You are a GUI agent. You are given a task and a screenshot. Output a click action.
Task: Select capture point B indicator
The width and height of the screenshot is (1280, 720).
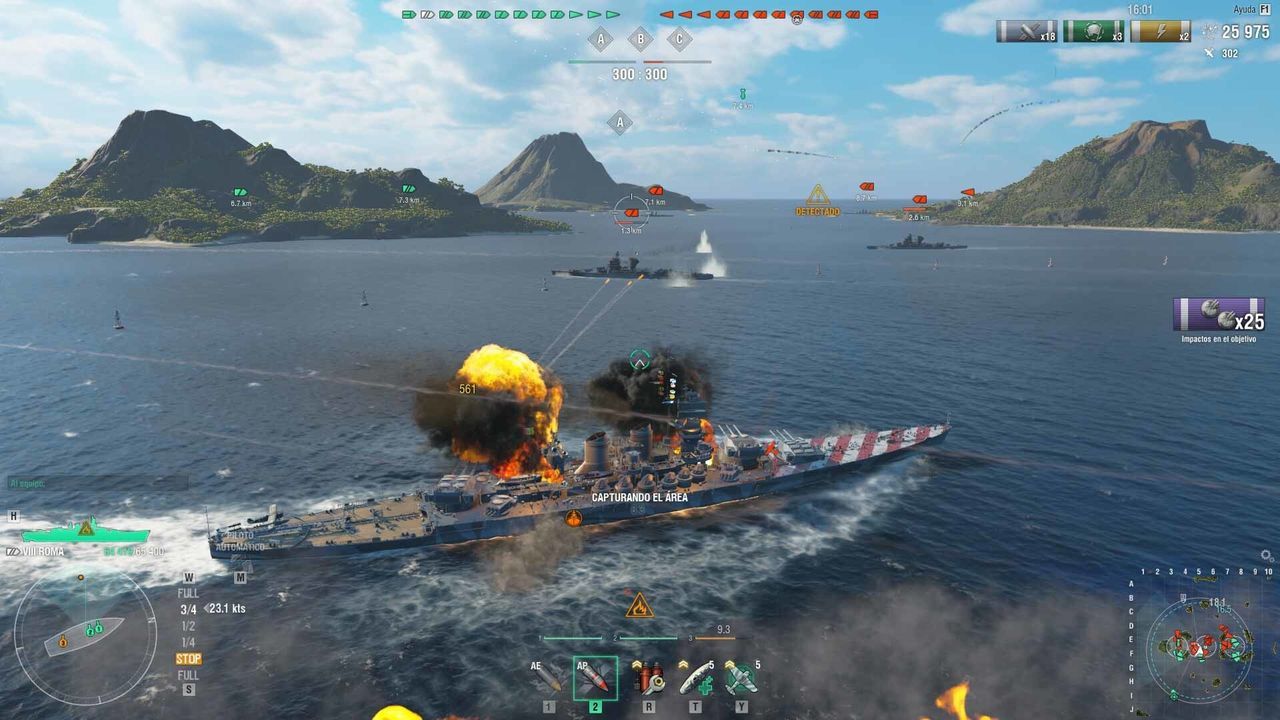pyautogui.click(x=640, y=40)
